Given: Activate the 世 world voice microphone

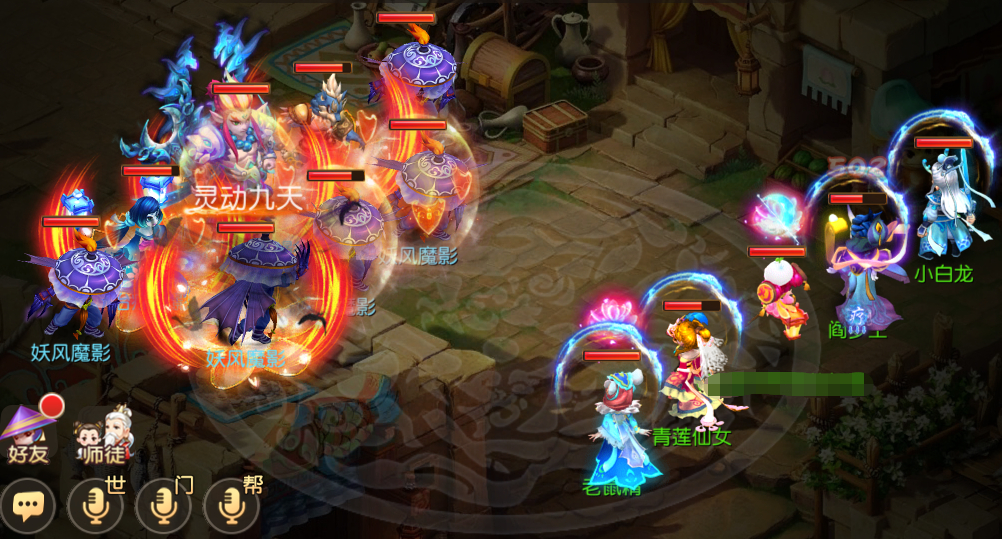Looking at the screenshot, I should point(96,507).
